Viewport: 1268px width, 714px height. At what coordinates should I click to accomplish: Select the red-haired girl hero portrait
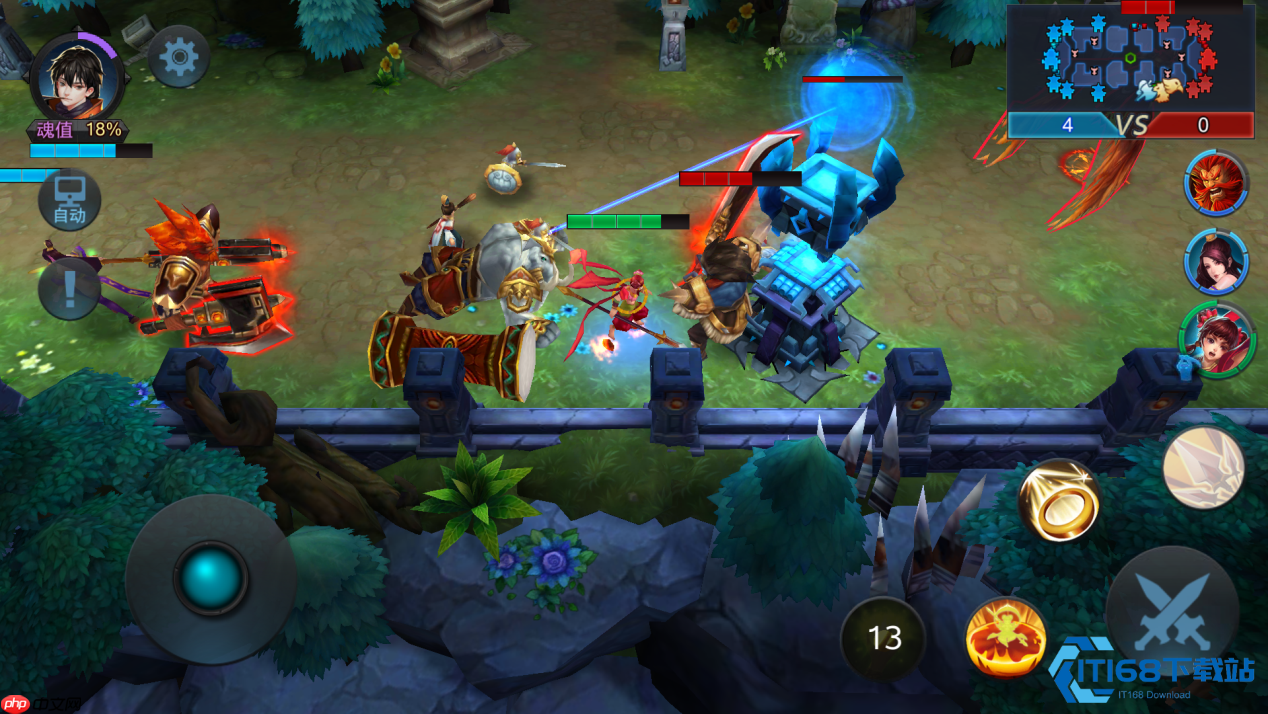coord(1216,340)
